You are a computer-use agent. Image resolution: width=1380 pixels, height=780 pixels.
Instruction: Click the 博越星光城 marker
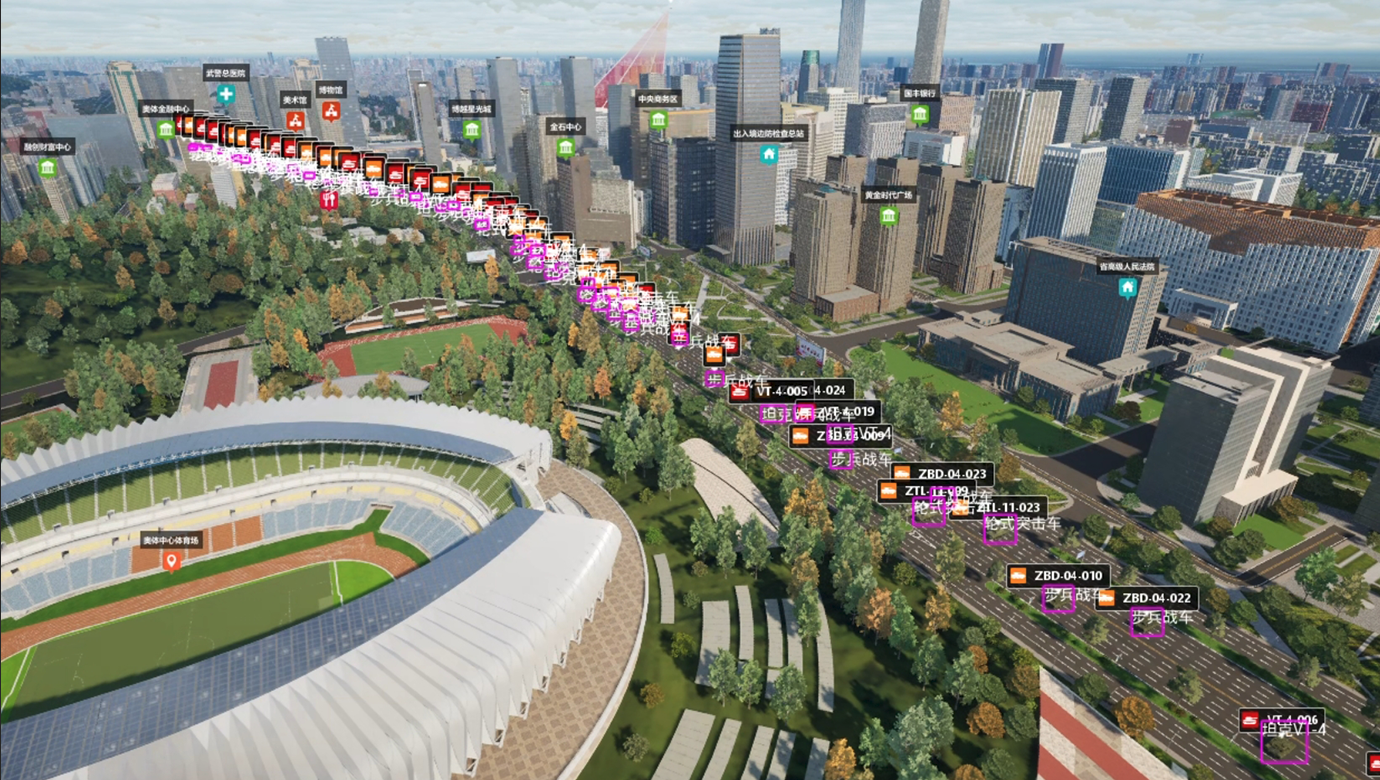tap(471, 129)
